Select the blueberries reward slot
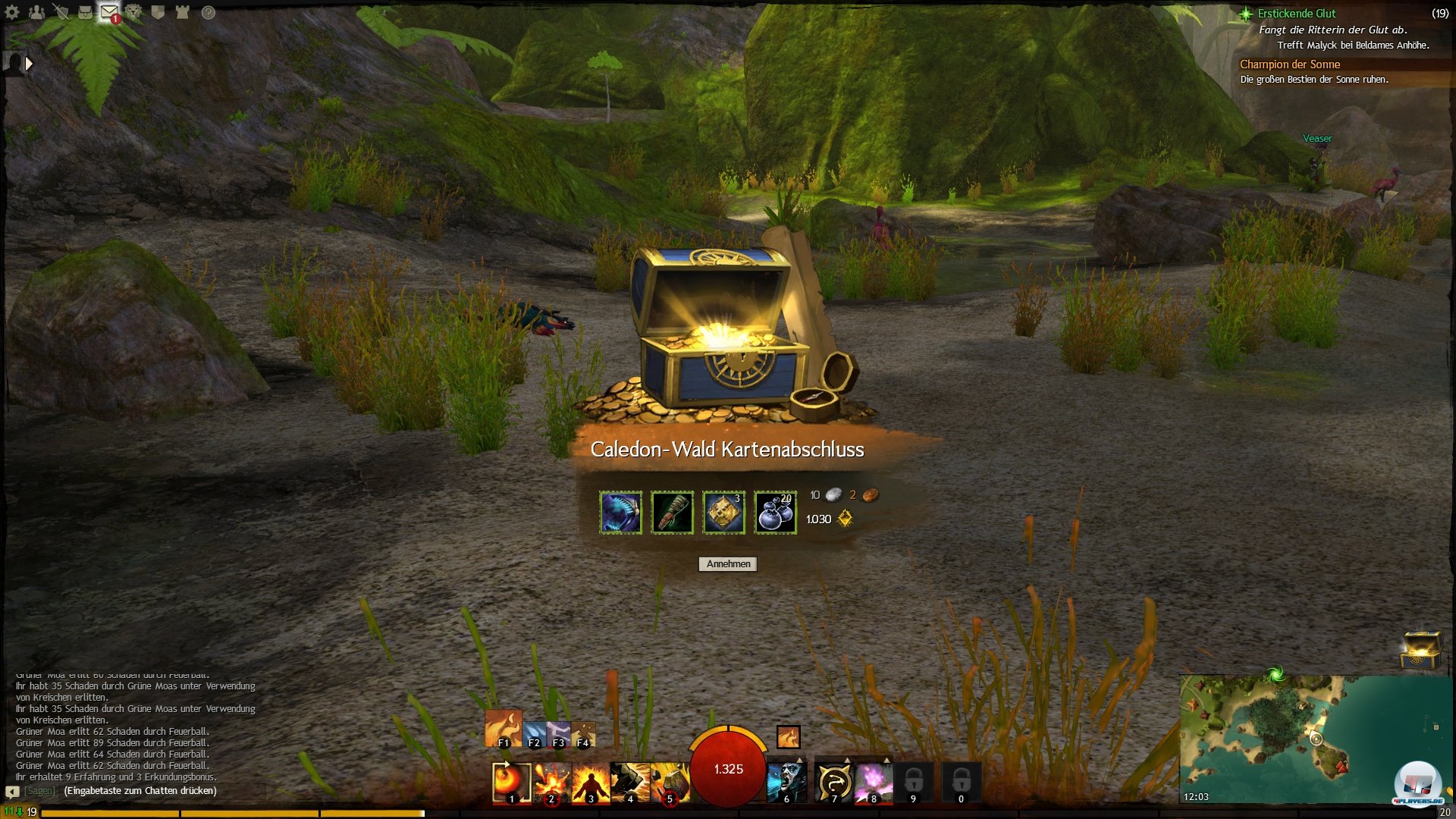 click(x=775, y=513)
